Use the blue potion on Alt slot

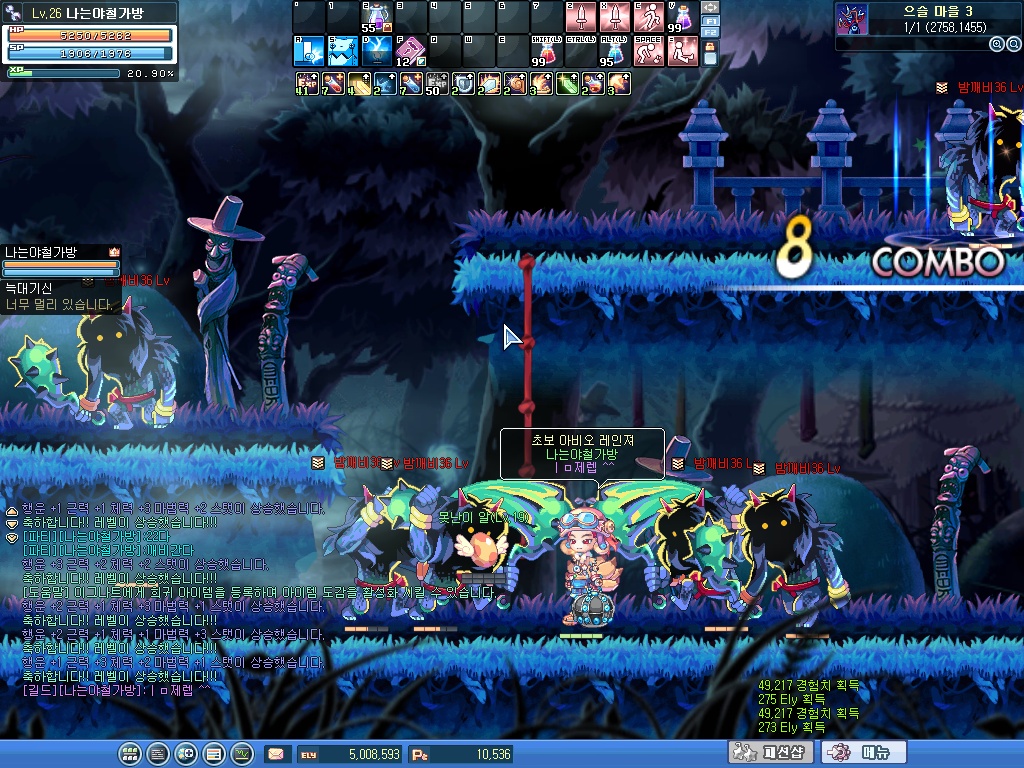[x=614, y=51]
